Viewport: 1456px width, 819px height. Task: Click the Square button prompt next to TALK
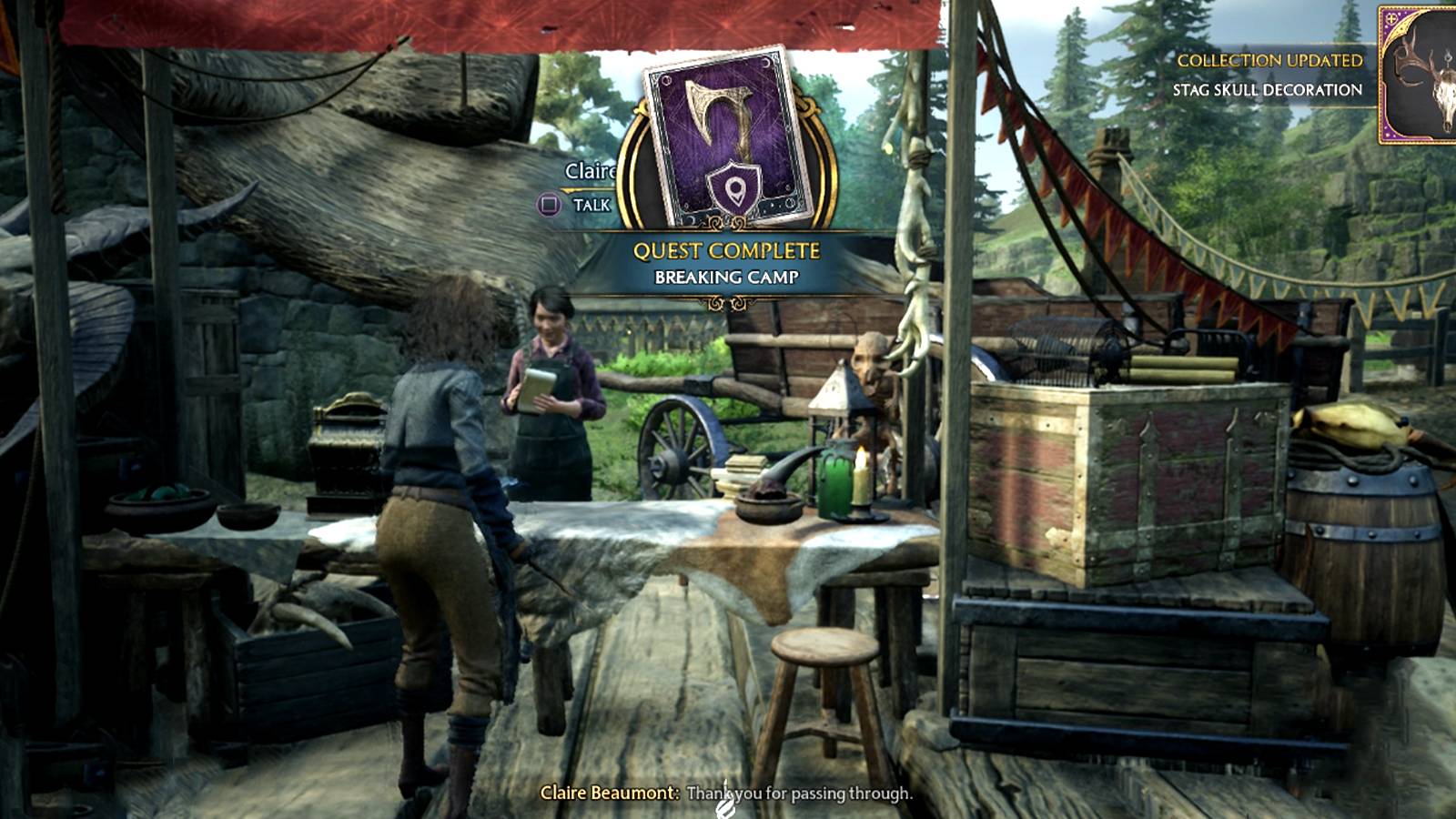pyautogui.click(x=549, y=203)
